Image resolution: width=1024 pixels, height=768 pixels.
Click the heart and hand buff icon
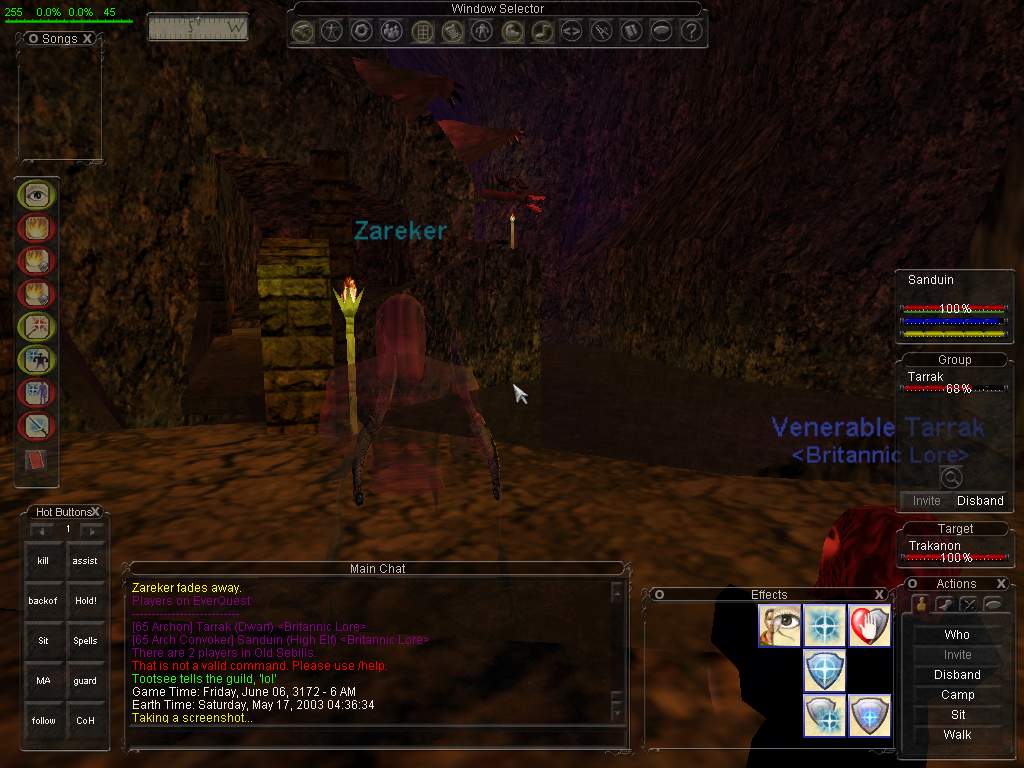pyautogui.click(x=869, y=625)
